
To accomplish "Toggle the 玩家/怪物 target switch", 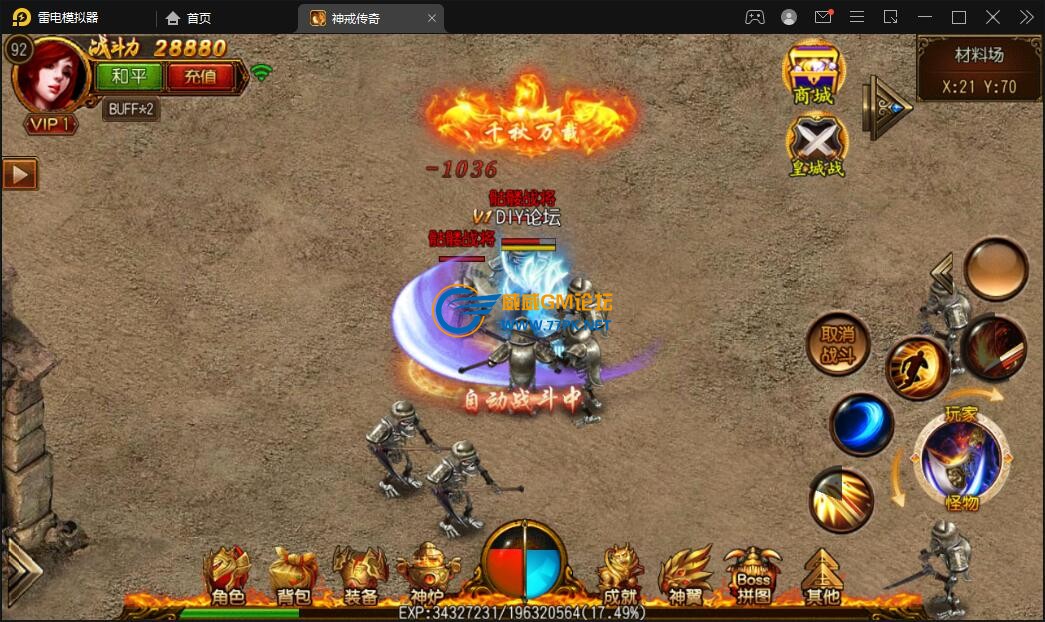I will pos(961,459).
